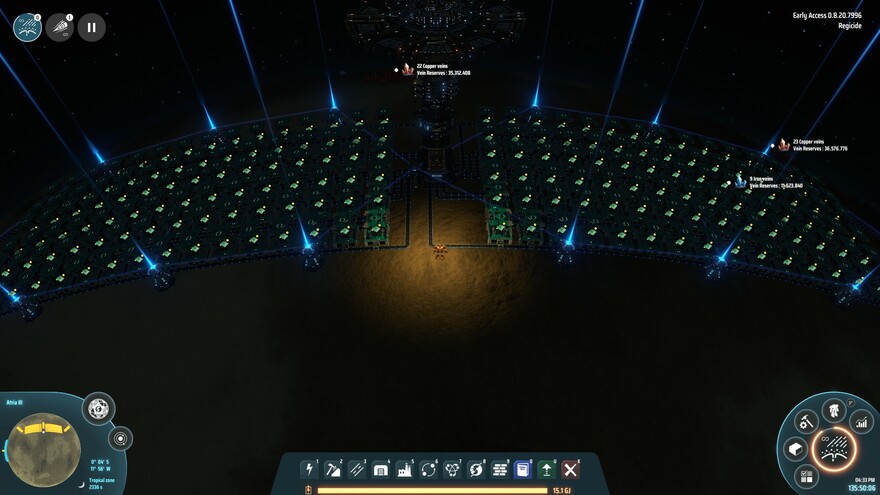
Task: Click the pause button at top left
Action: pyautogui.click(x=91, y=27)
